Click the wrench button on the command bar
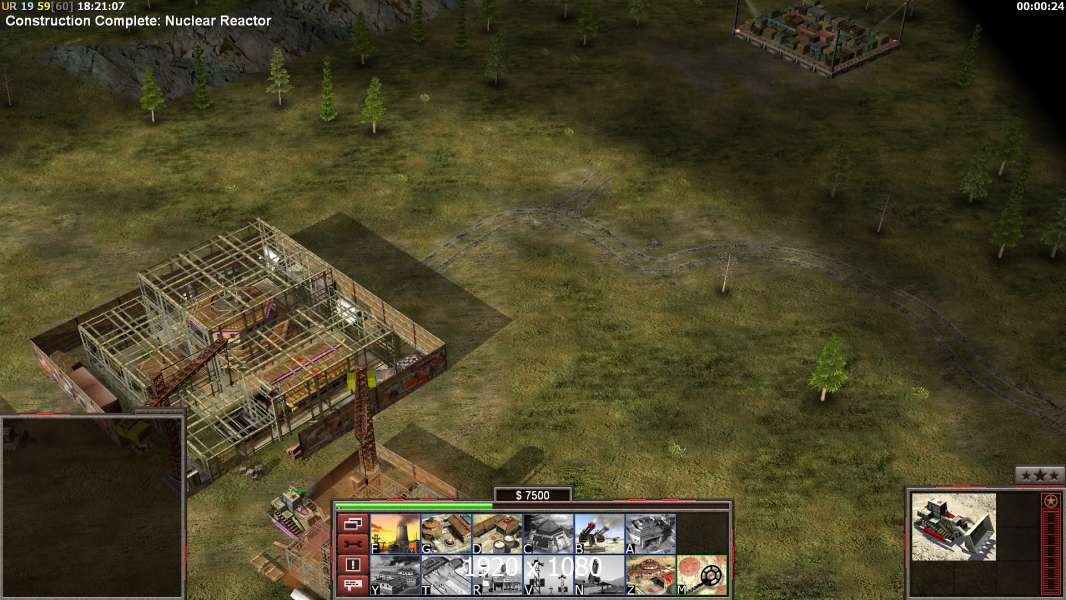This screenshot has width=1066, height=600. [352, 544]
